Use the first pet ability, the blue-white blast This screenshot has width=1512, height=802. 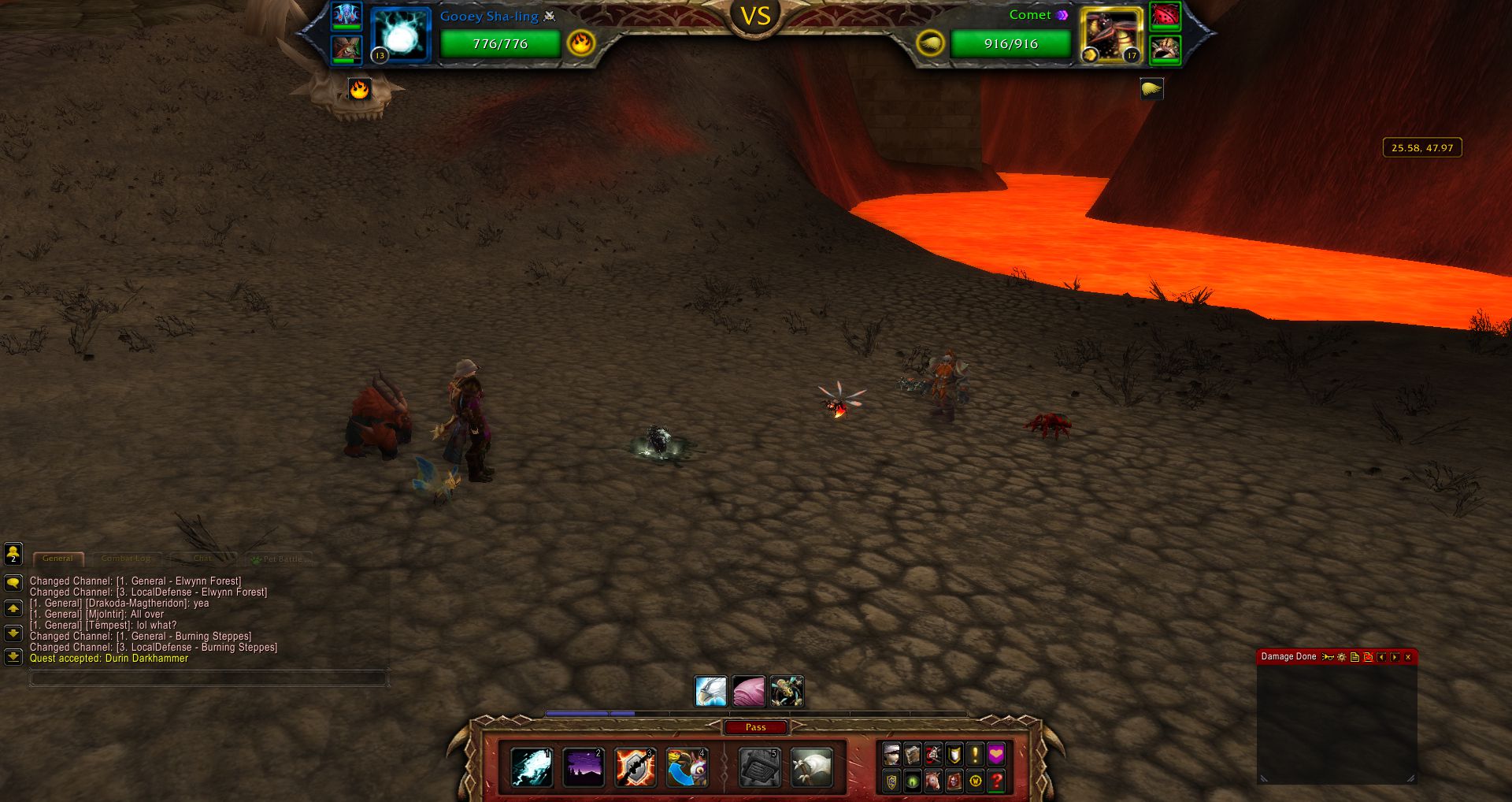point(532,767)
